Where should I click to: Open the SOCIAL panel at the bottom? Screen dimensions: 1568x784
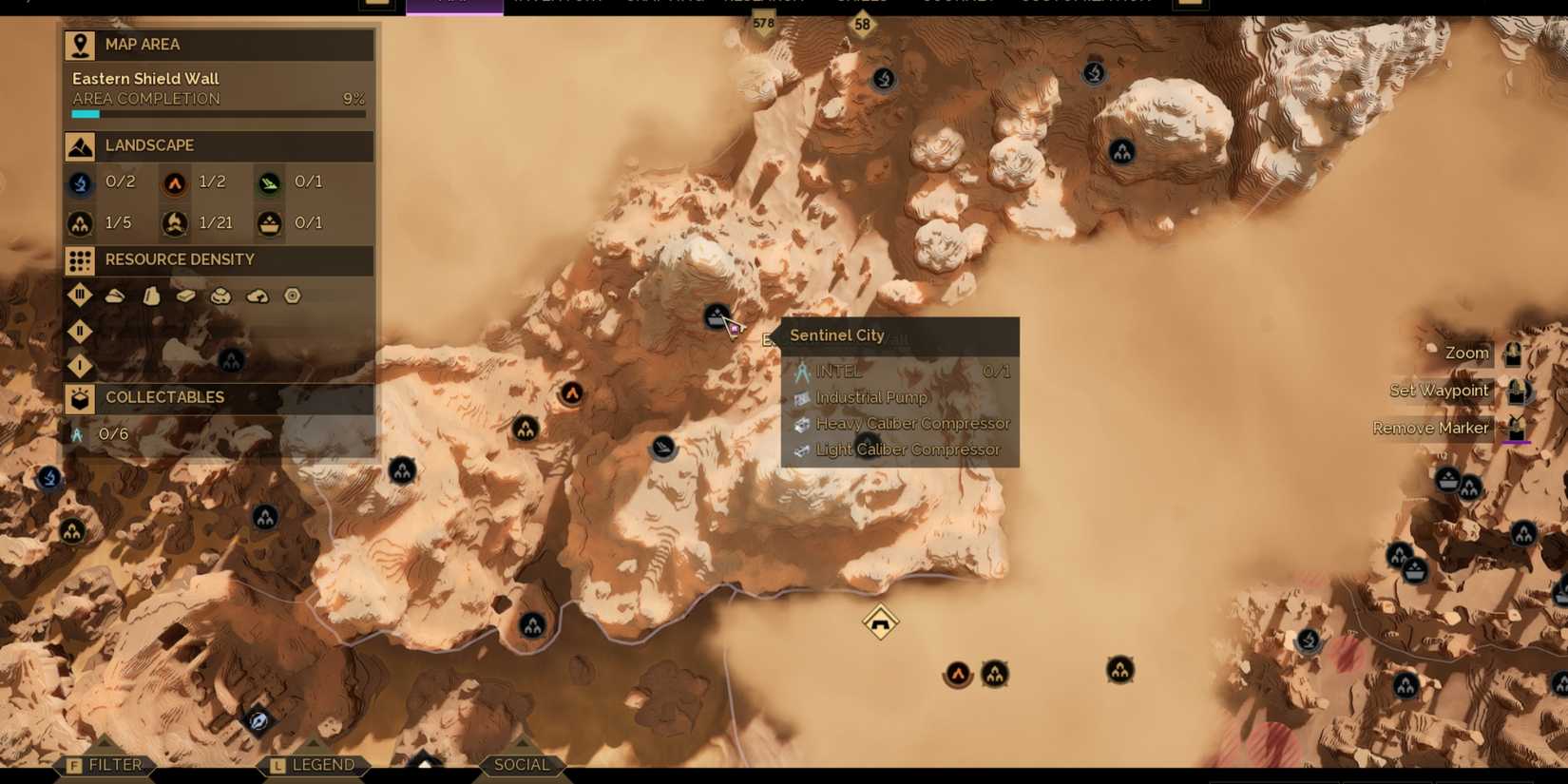[x=522, y=764]
